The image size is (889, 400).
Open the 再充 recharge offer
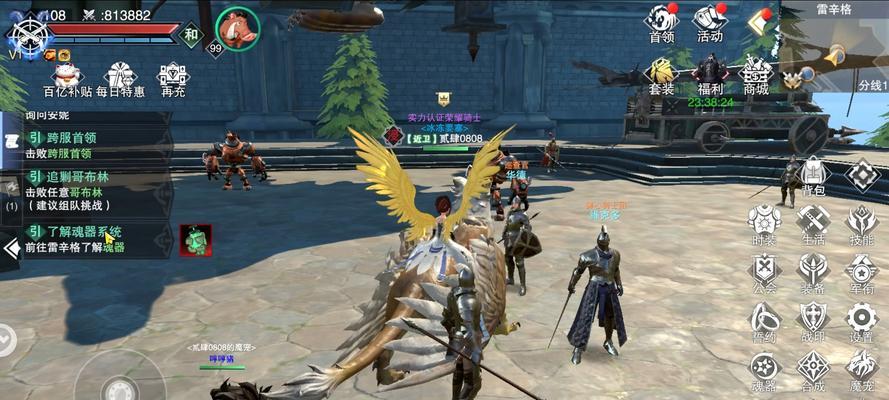click(173, 80)
